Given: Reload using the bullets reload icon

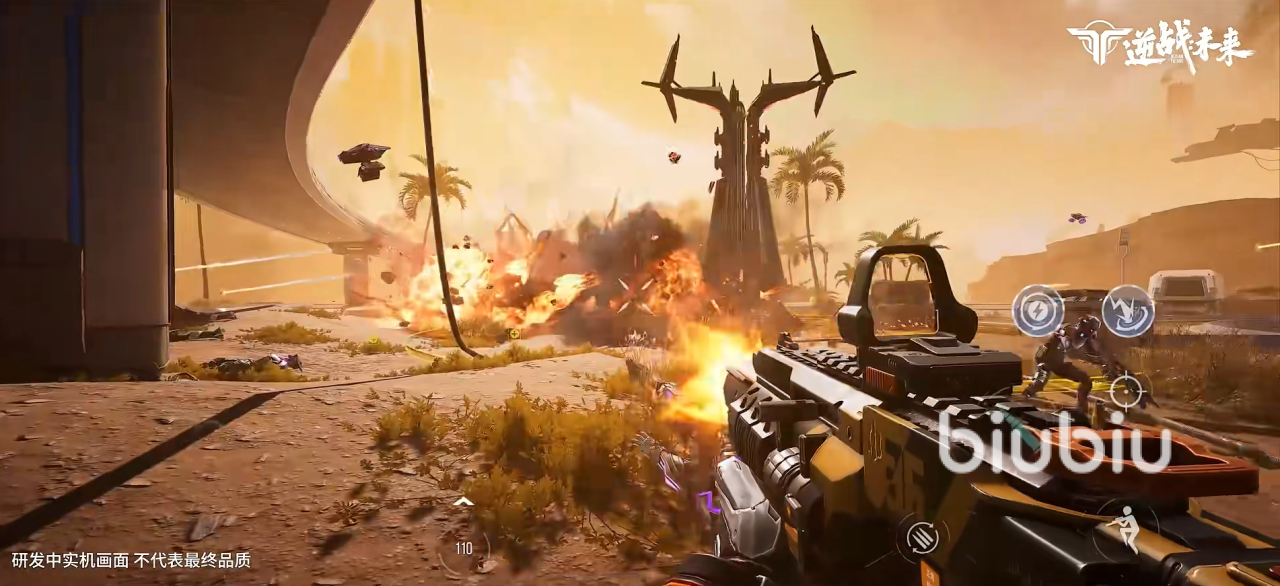Looking at the screenshot, I should coord(921,539).
